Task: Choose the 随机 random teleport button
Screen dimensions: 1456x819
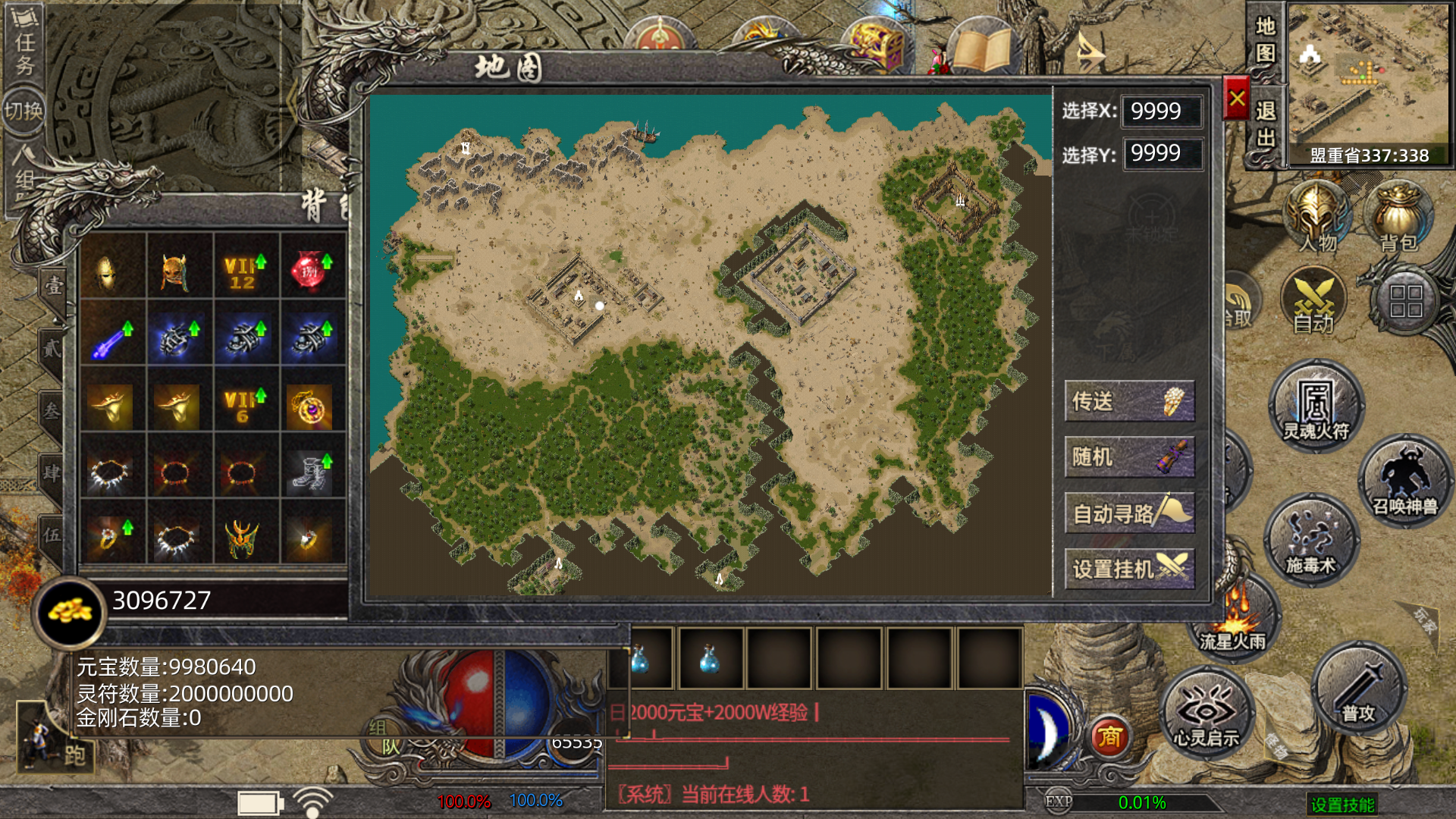Action: click(1129, 457)
